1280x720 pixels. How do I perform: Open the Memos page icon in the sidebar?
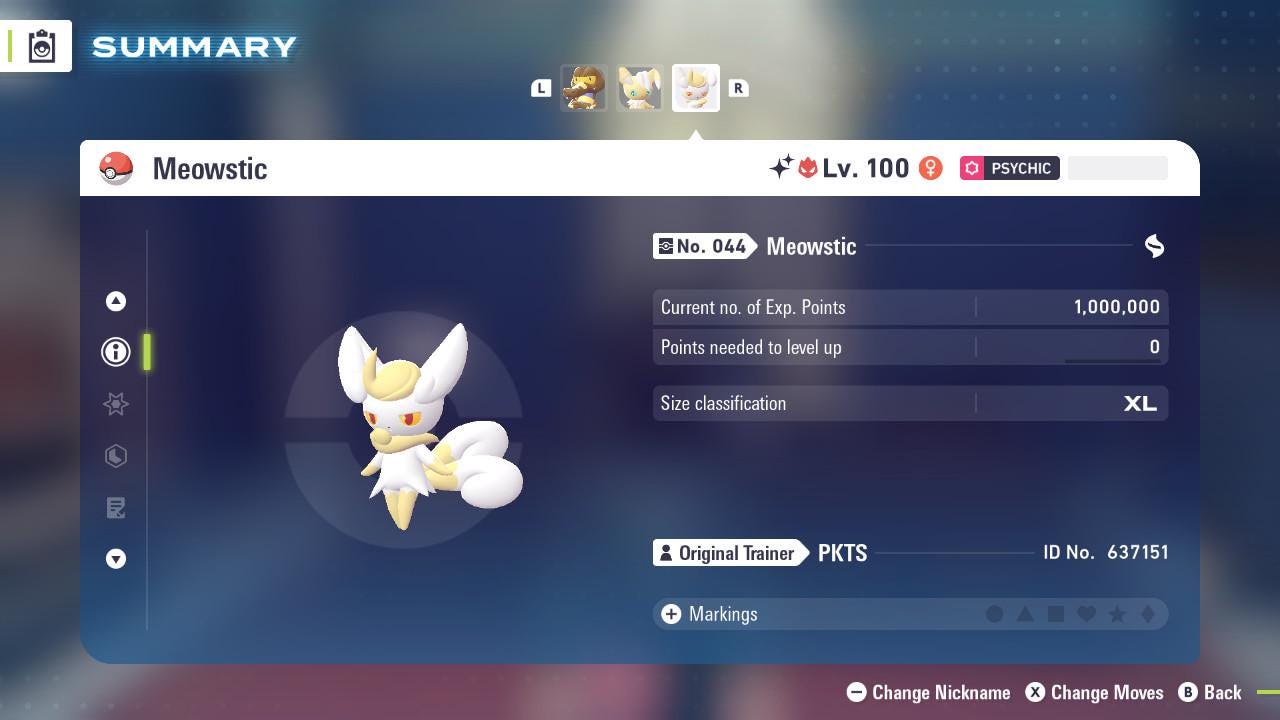click(116, 508)
